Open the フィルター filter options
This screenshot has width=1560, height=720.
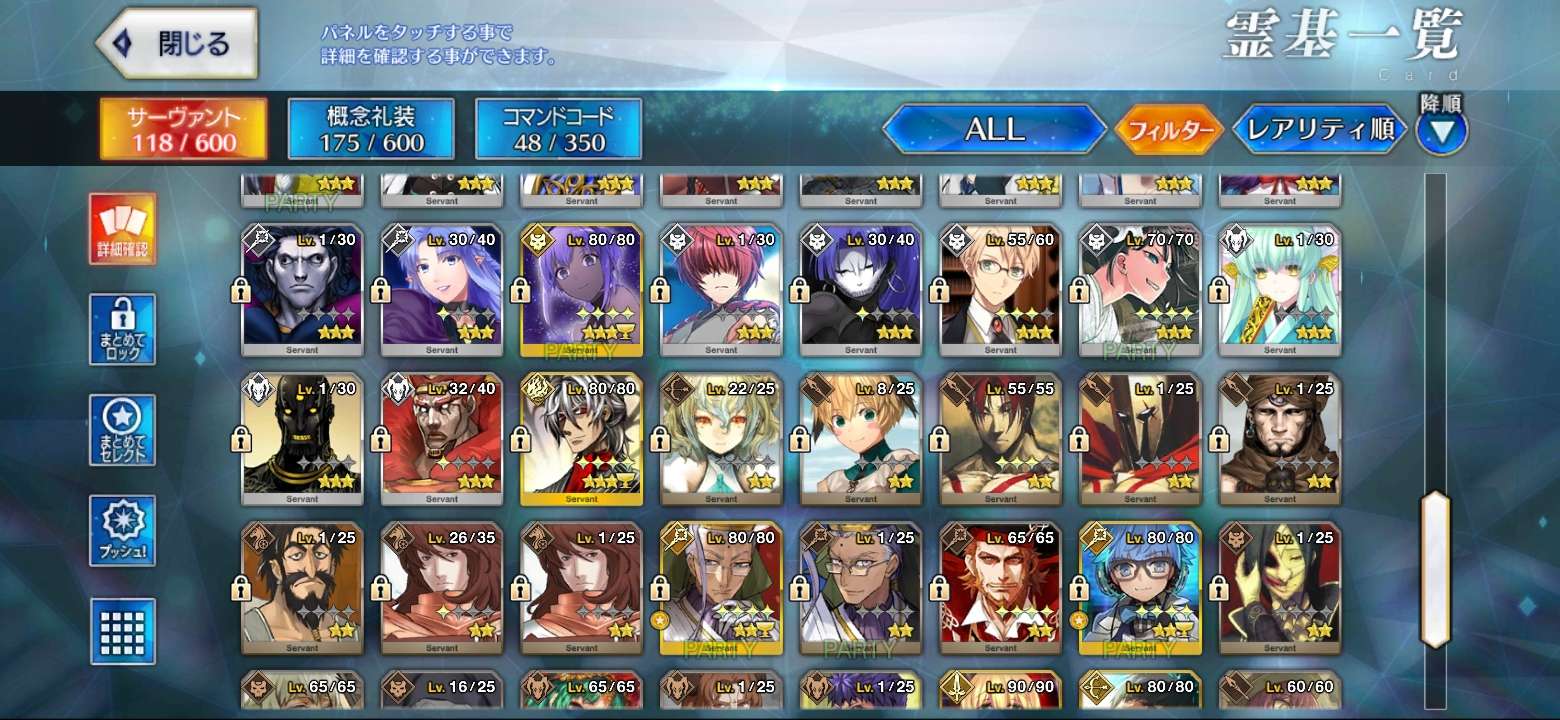point(1169,130)
